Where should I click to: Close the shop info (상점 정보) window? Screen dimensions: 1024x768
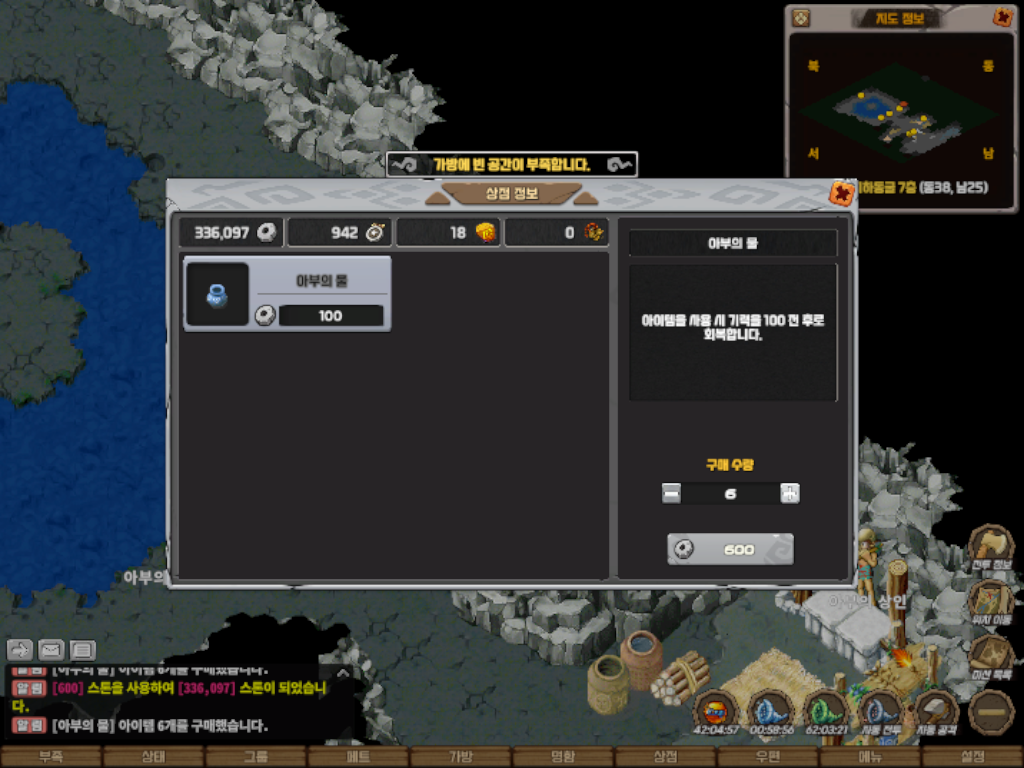[842, 193]
